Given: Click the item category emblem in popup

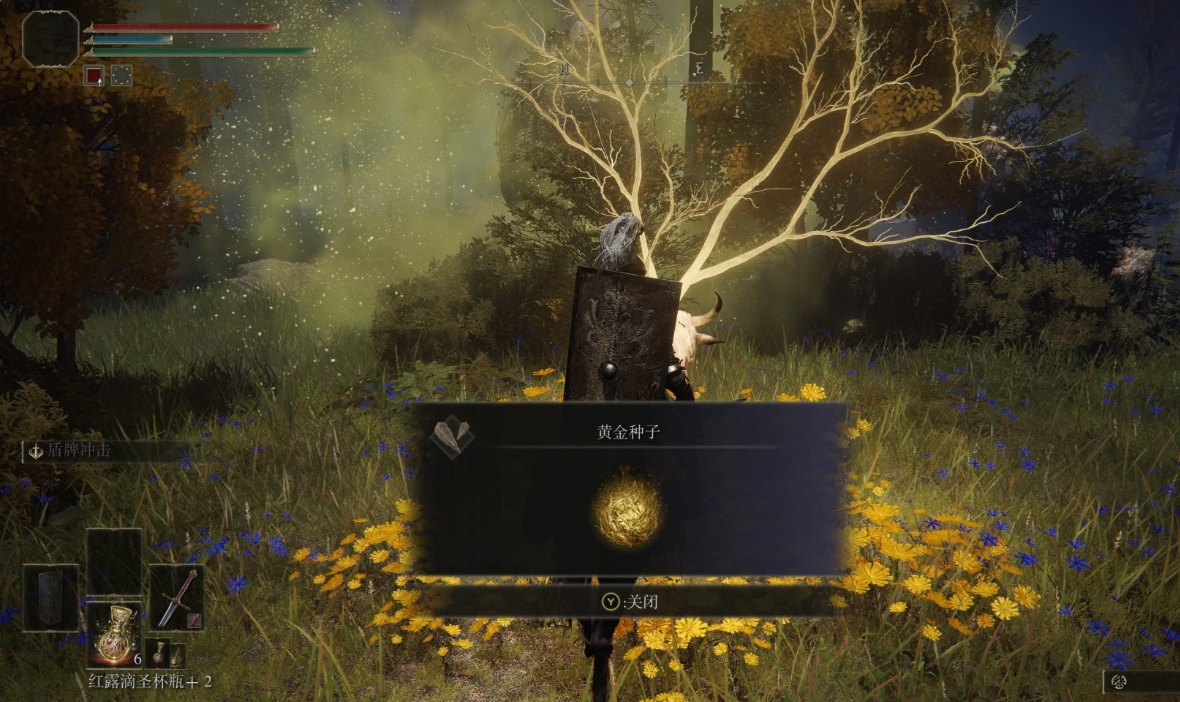Looking at the screenshot, I should 452,437.
